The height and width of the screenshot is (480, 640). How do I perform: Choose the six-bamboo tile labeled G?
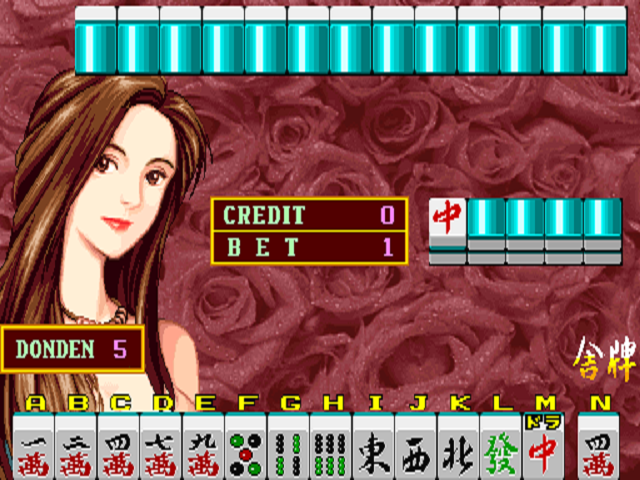click(289, 448)
